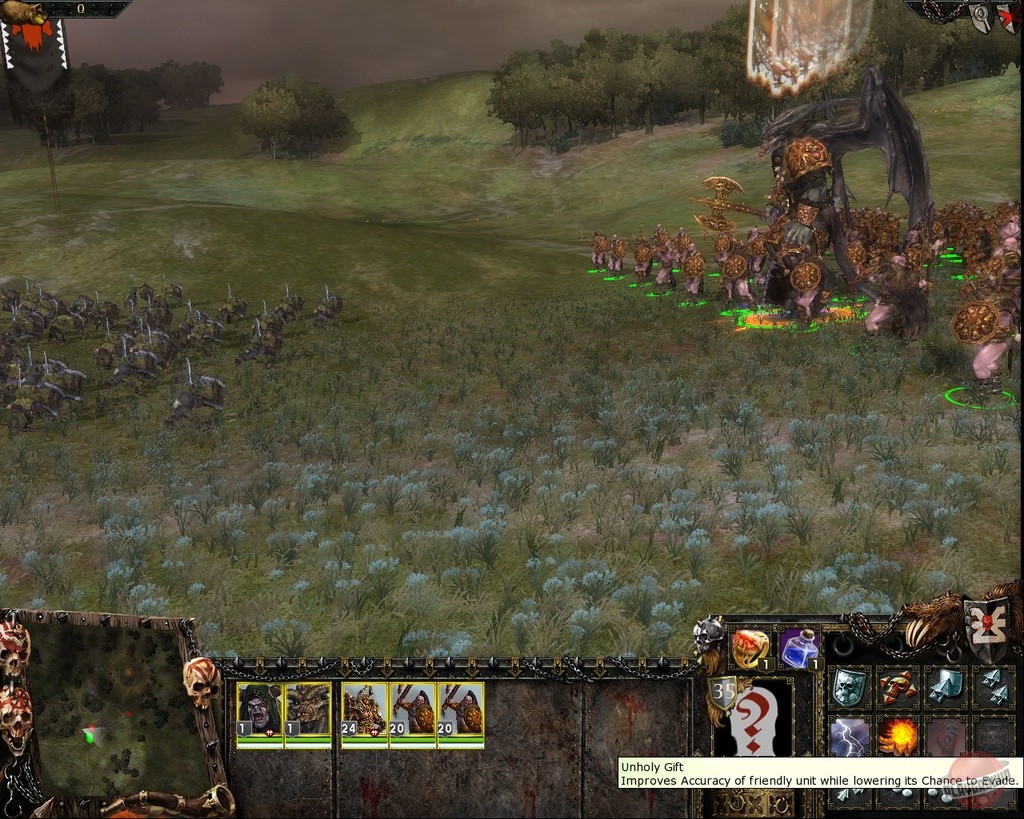Activate the golden skull with red spikes ability

(x=898, y=687)
